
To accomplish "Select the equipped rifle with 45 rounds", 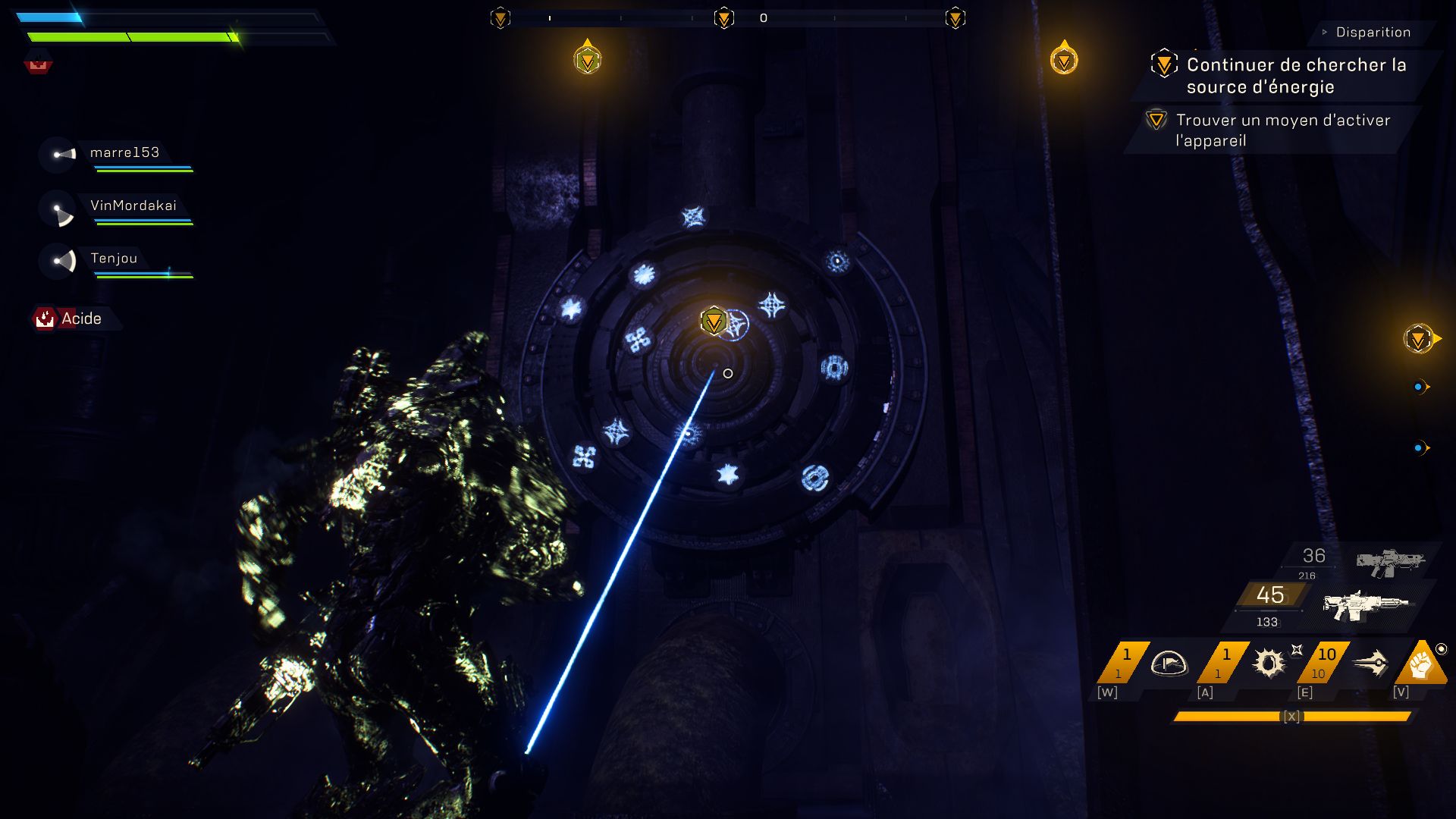I will (1365, 606).
